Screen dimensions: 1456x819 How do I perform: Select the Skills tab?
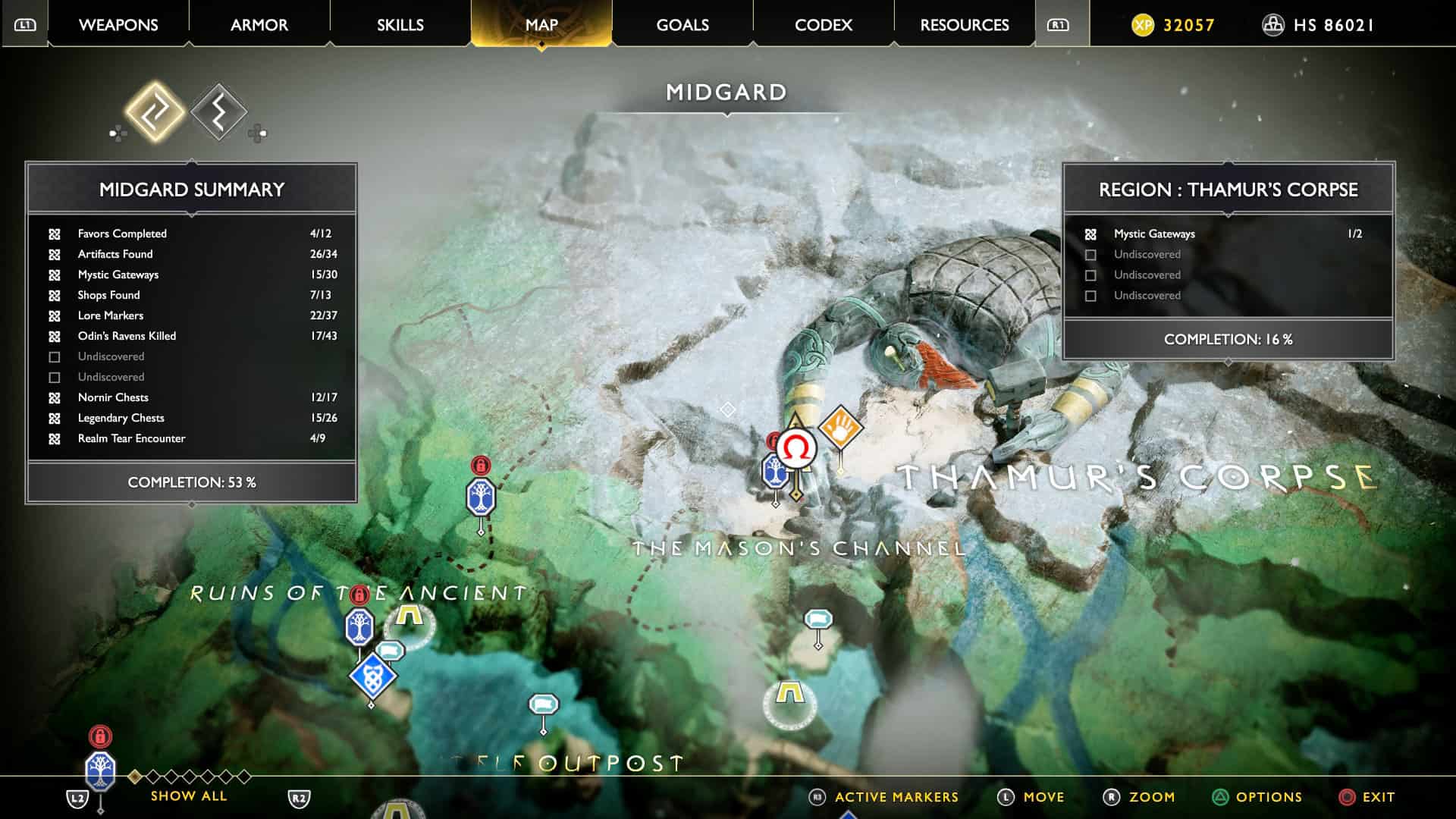click(x=400, y=25)
